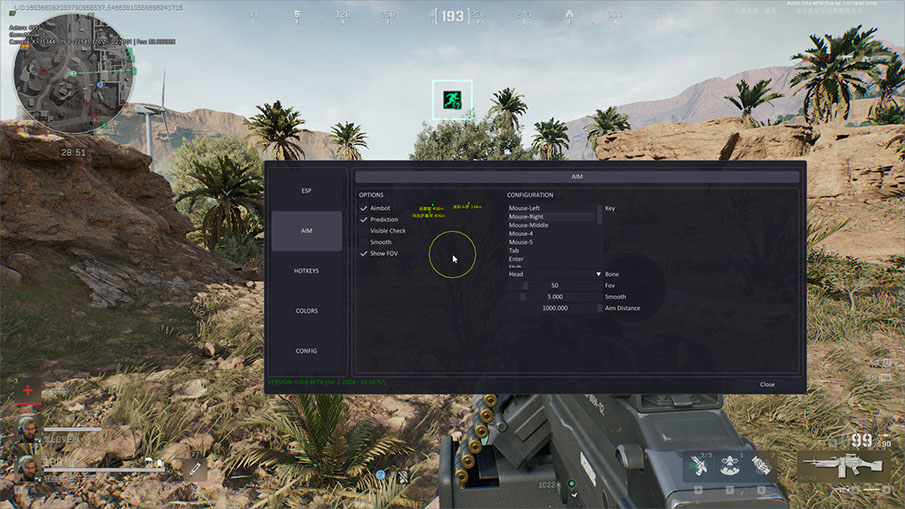
Task: Click the circular minimap
Action: click(68, 73)
